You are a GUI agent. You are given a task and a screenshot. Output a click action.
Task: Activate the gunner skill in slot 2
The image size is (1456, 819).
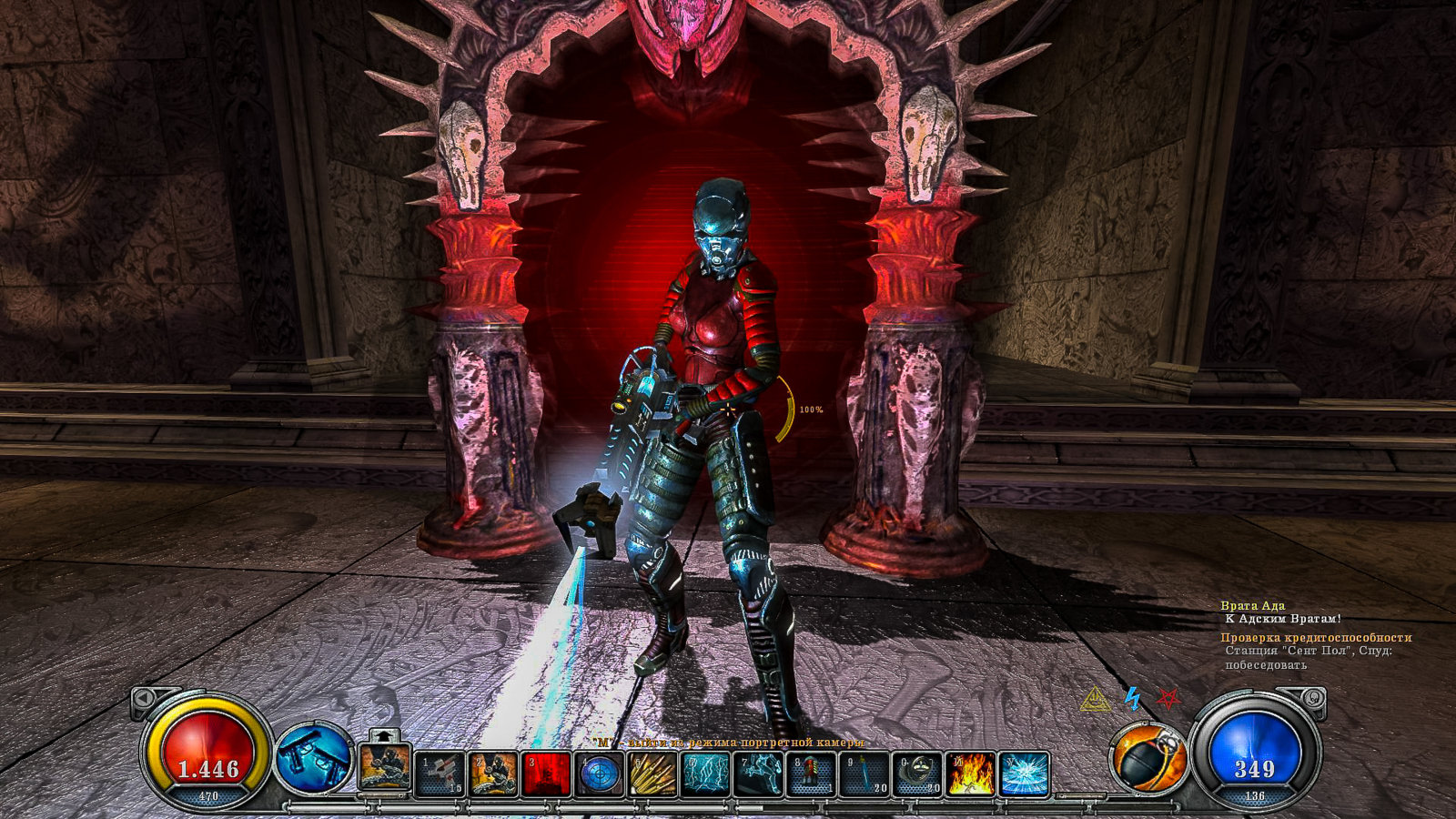[493, 773]
